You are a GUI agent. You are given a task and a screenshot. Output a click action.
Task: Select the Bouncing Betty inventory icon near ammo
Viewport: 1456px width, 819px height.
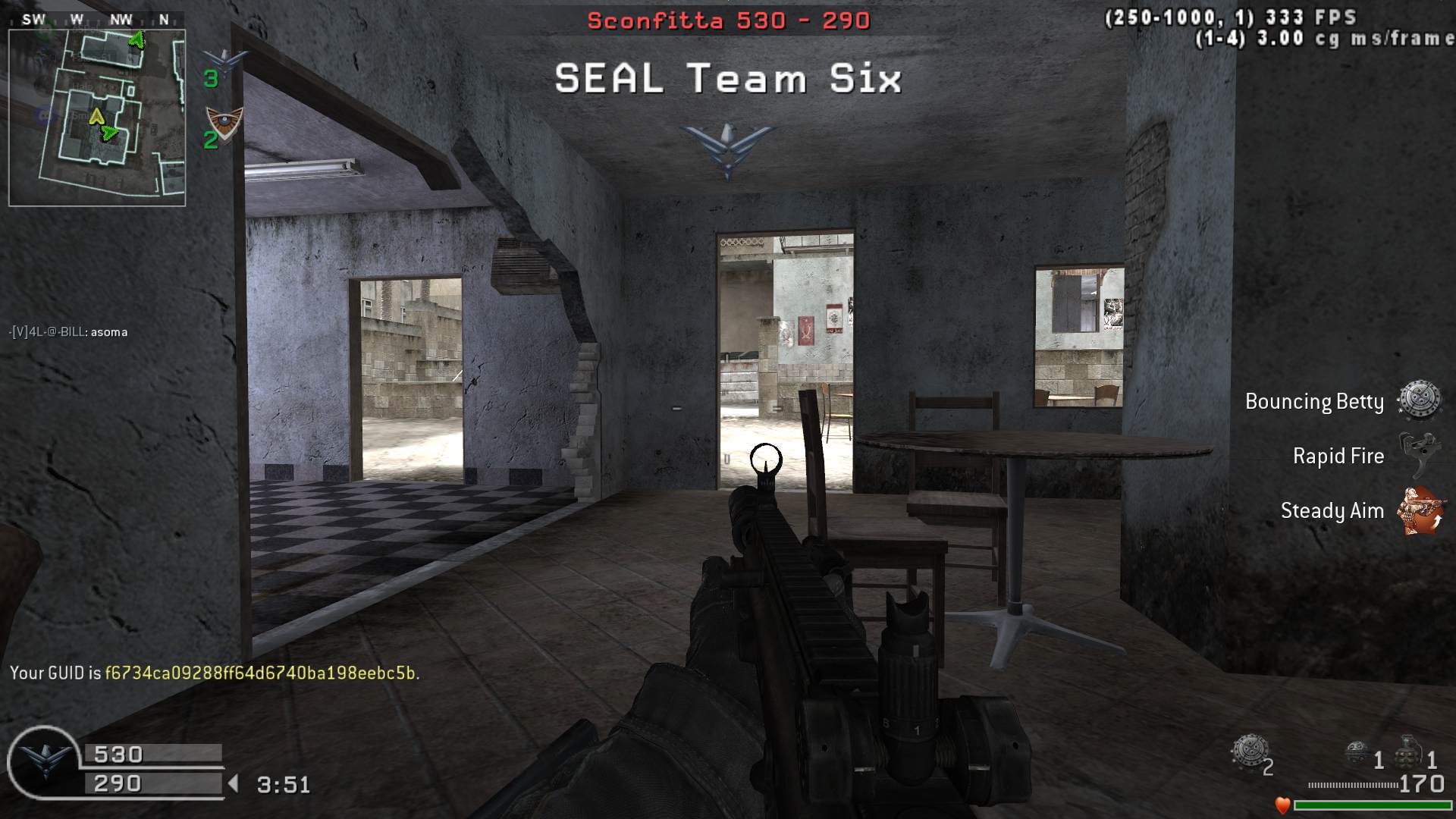click(x=1247, y=752)
